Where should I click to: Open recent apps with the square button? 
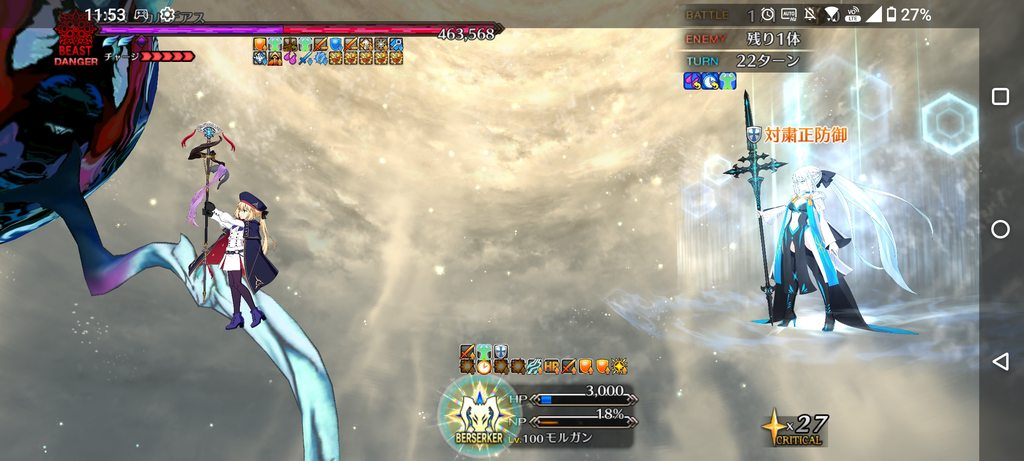click(x=1000, y=97)
